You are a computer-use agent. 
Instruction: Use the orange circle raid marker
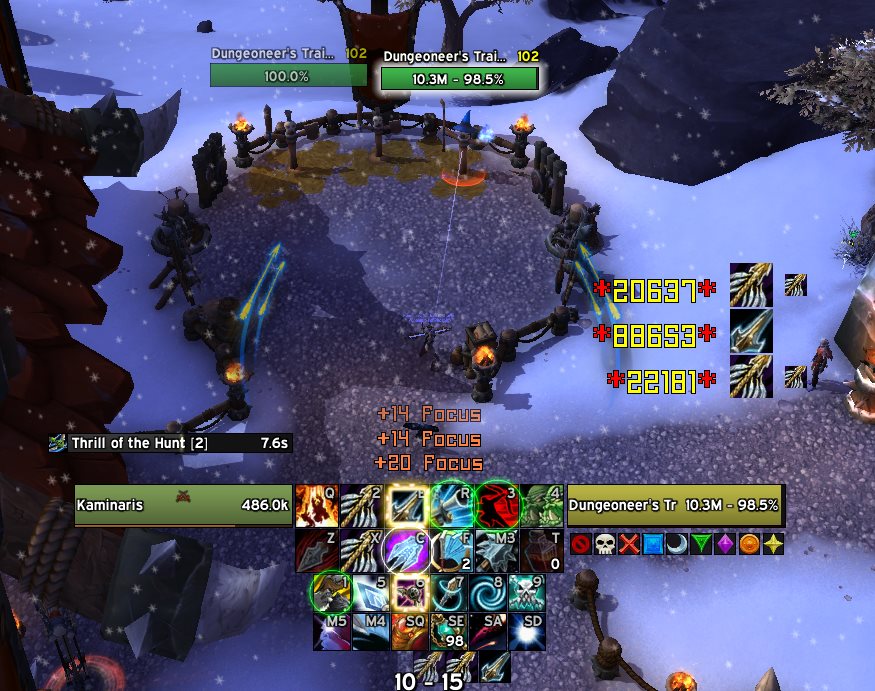click(753, 544)
